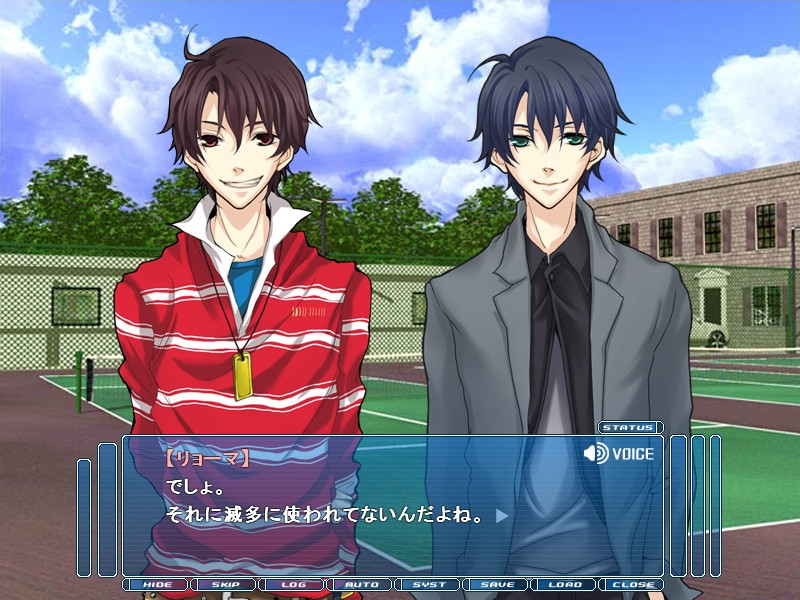Open the STATUS panel
800x600 pixels.
pos(630,427)
